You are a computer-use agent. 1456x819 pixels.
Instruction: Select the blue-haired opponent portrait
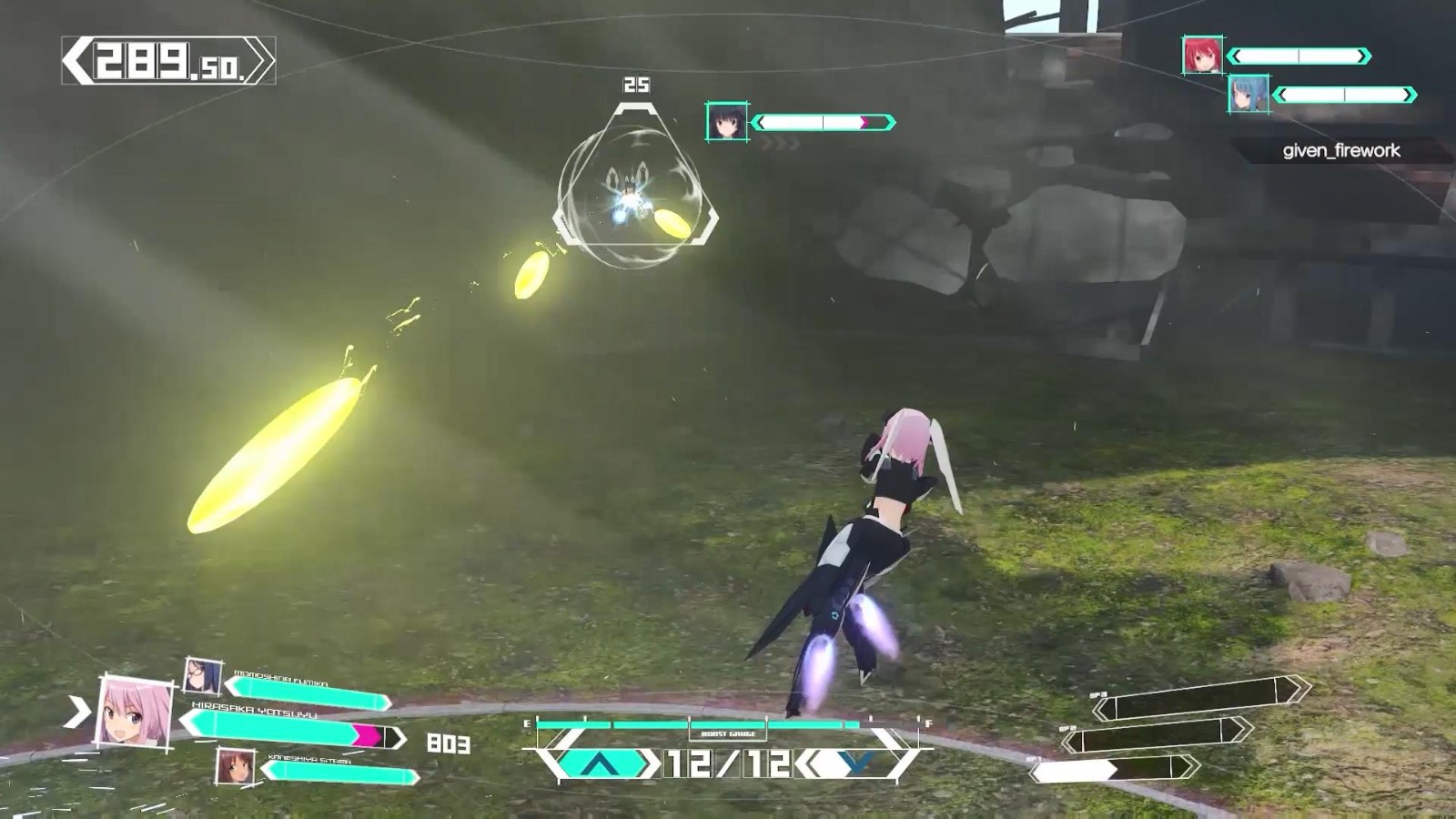(x=1248, y=94)
